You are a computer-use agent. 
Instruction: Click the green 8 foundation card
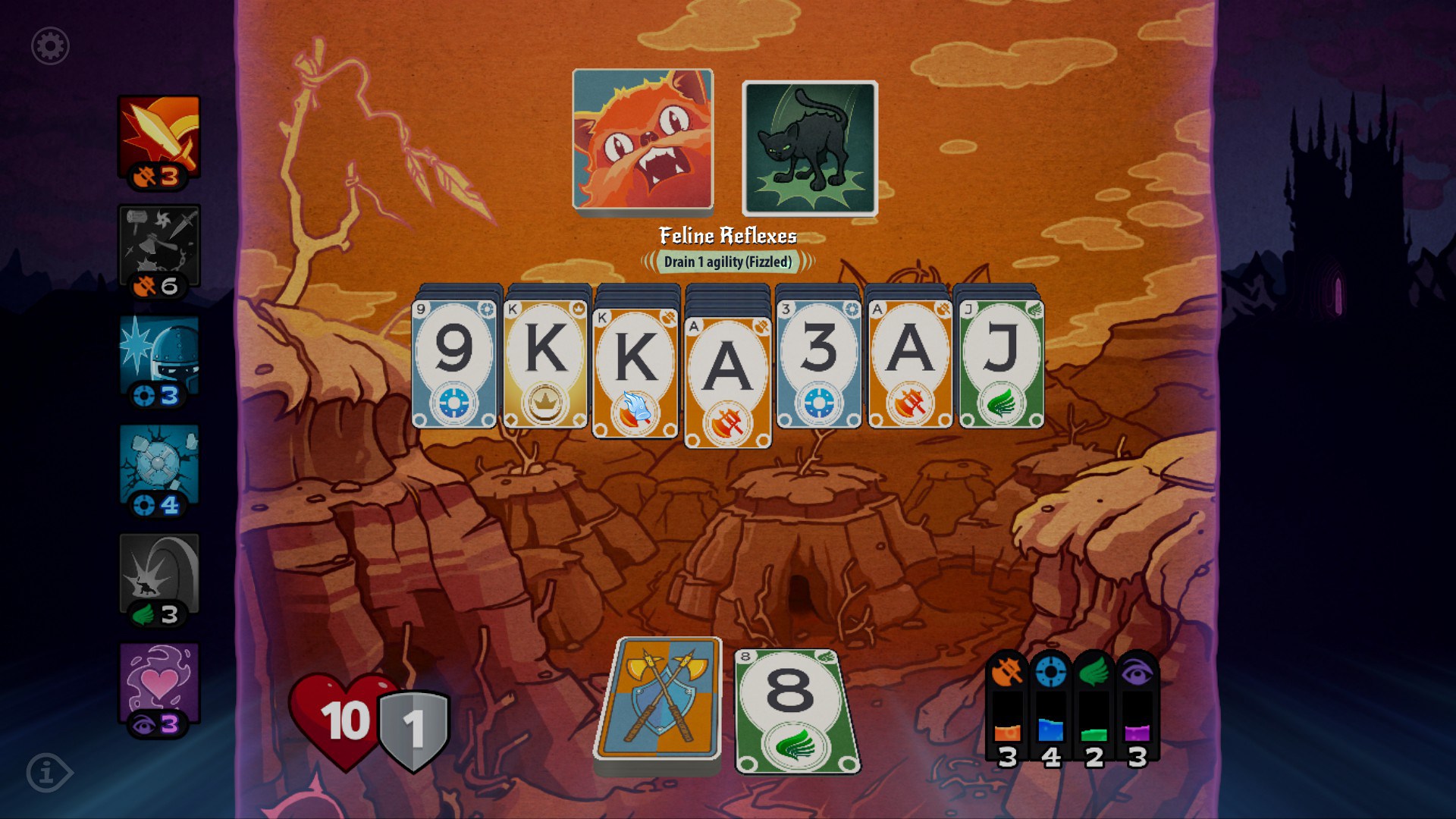click(796, 711)
